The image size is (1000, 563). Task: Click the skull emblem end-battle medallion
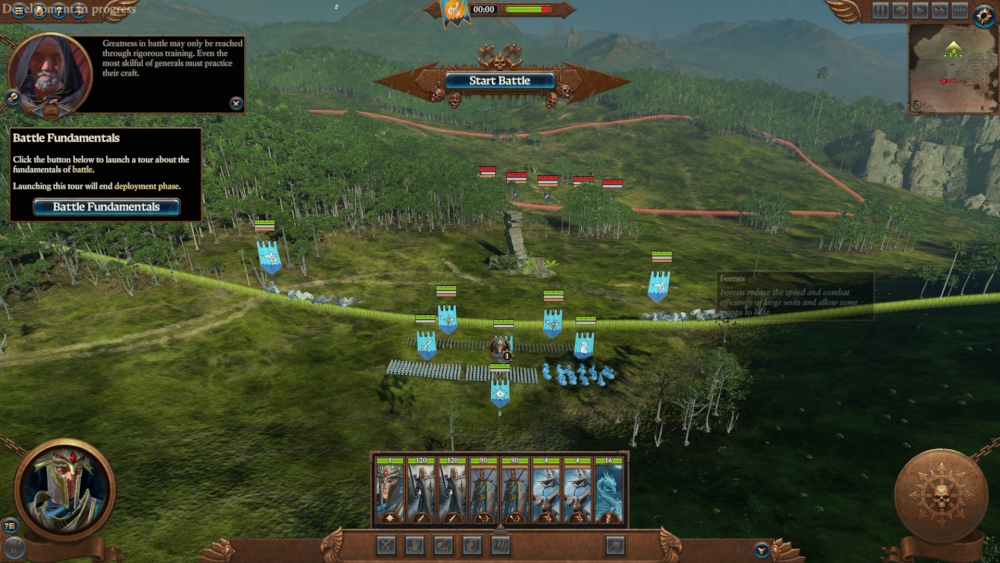tap(940, 496)
